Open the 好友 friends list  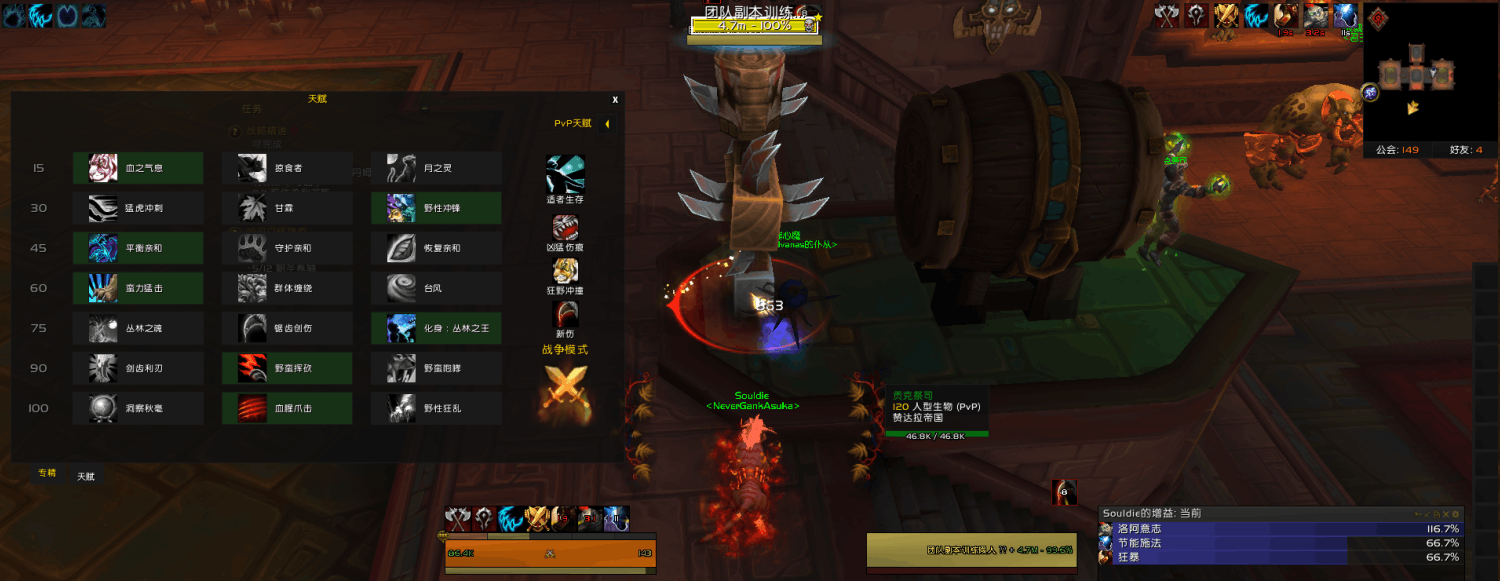coord(1465,150)
